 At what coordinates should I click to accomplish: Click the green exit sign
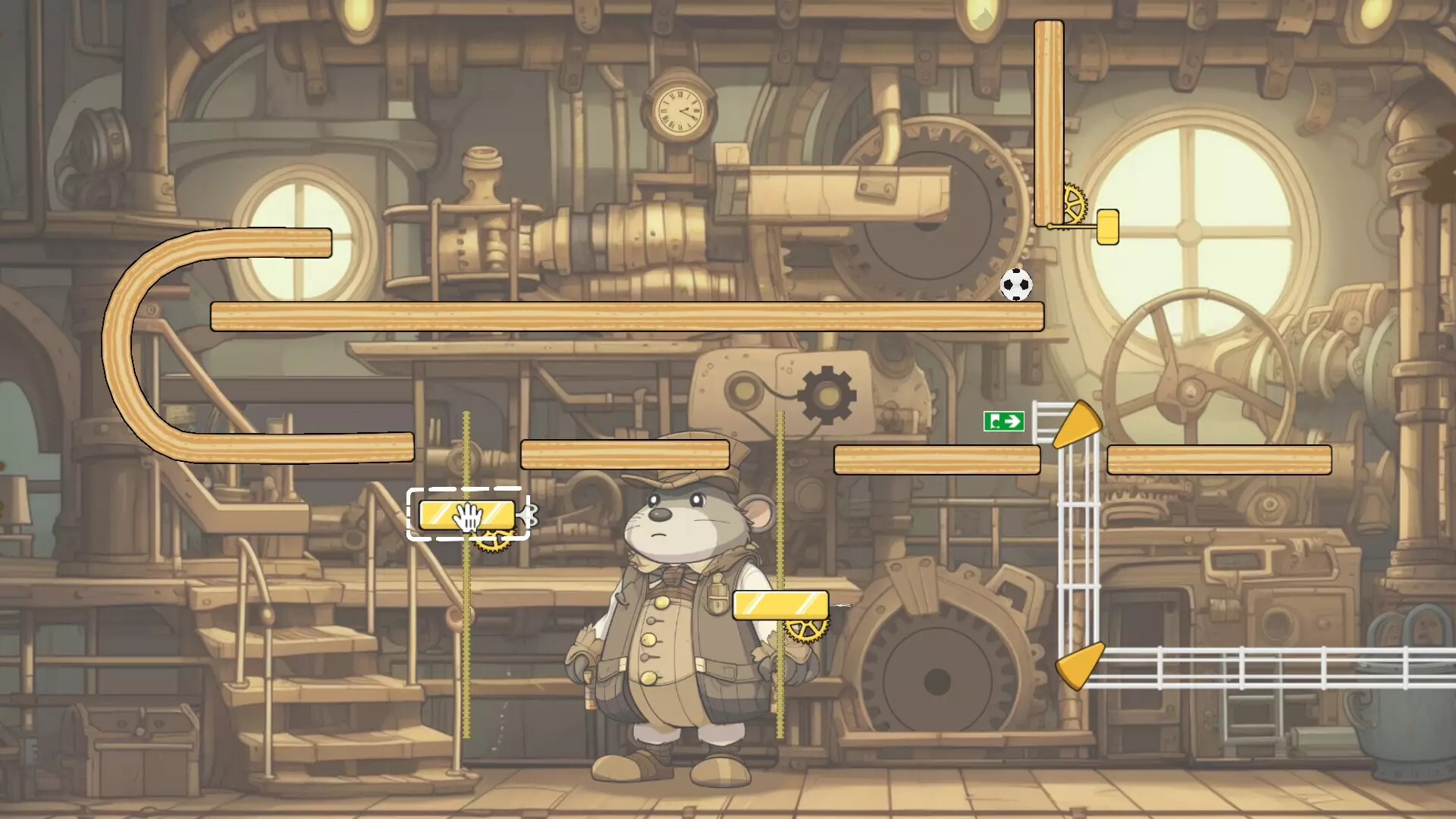pyautogui.click(x=1005, y=420)
